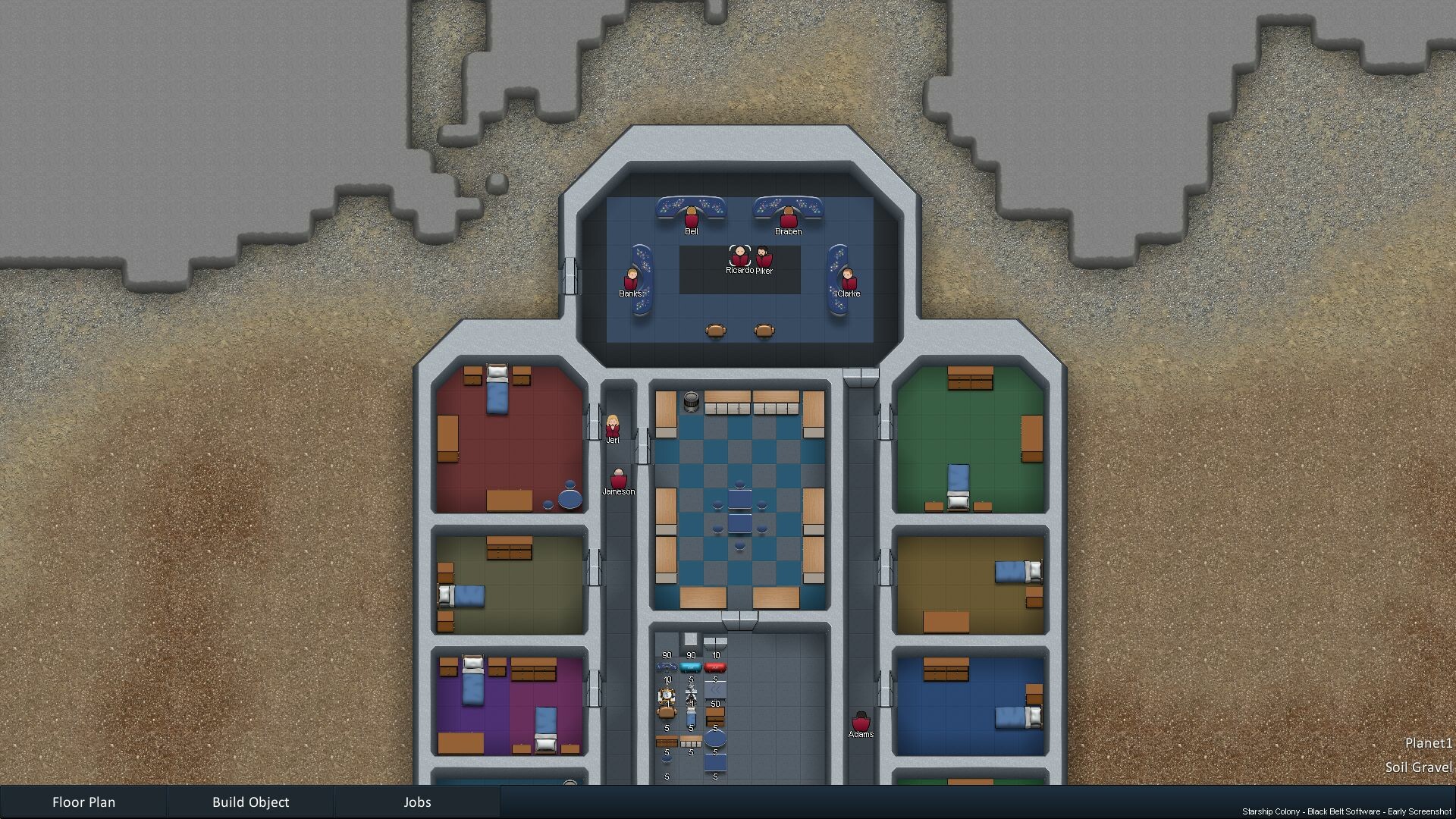Select Jameson in the hallway

(x=620, y=481)
